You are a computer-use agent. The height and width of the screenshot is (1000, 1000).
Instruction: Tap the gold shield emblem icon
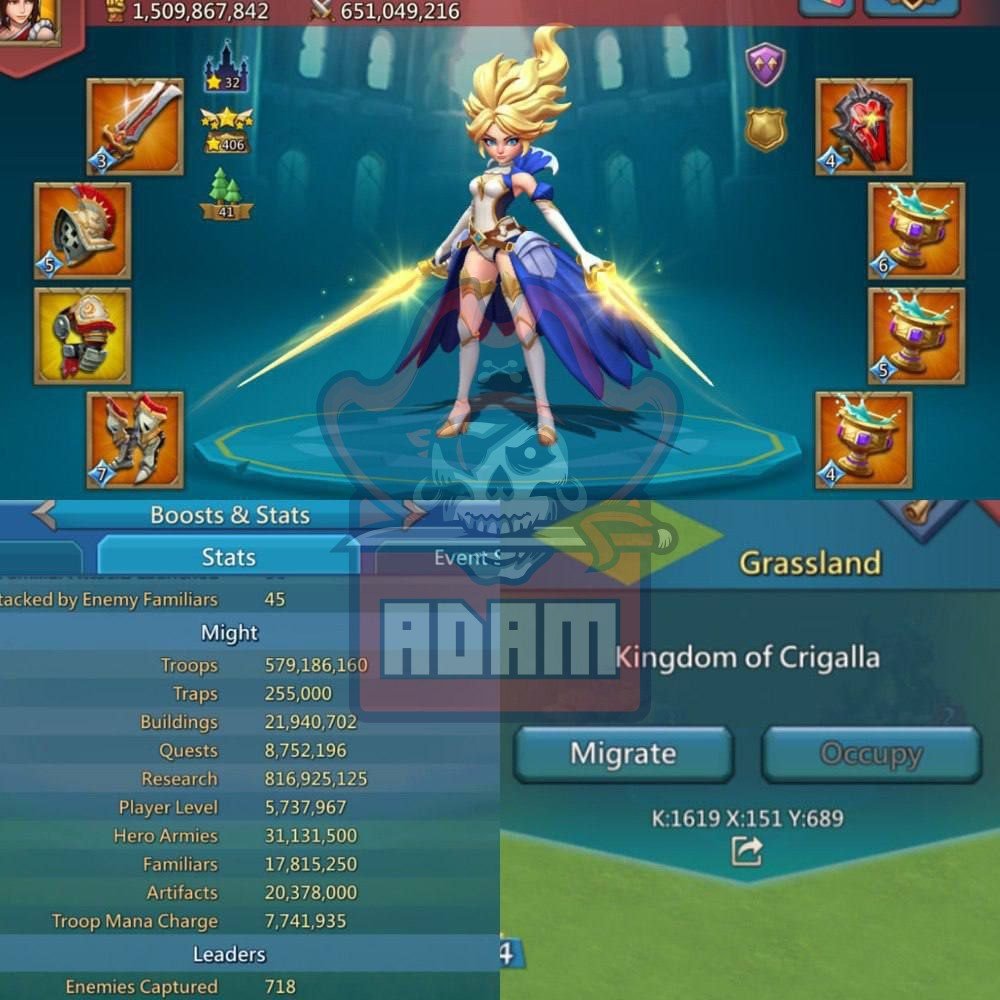pyautogui.click(x=766, y=129)
